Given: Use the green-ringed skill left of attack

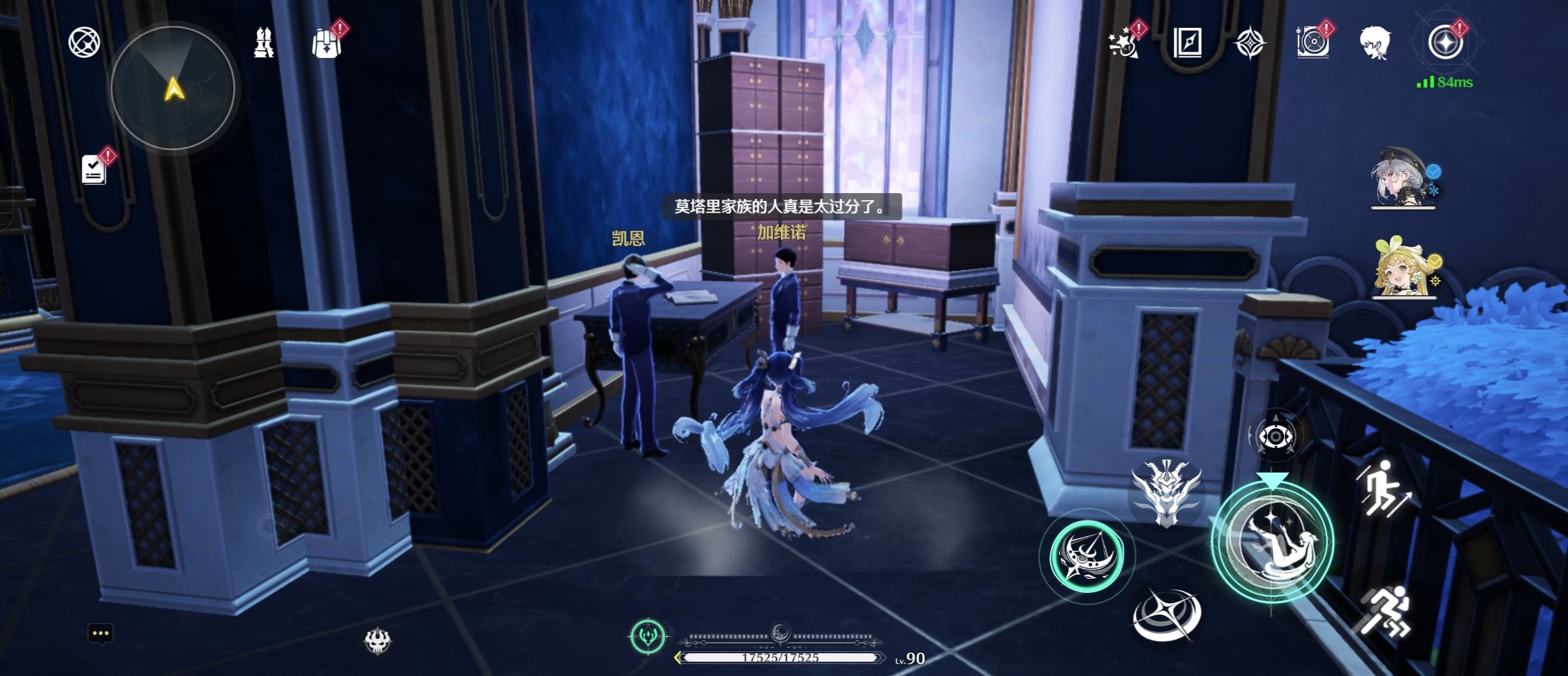Looking at the screenshot, I should coord(1087,556).
